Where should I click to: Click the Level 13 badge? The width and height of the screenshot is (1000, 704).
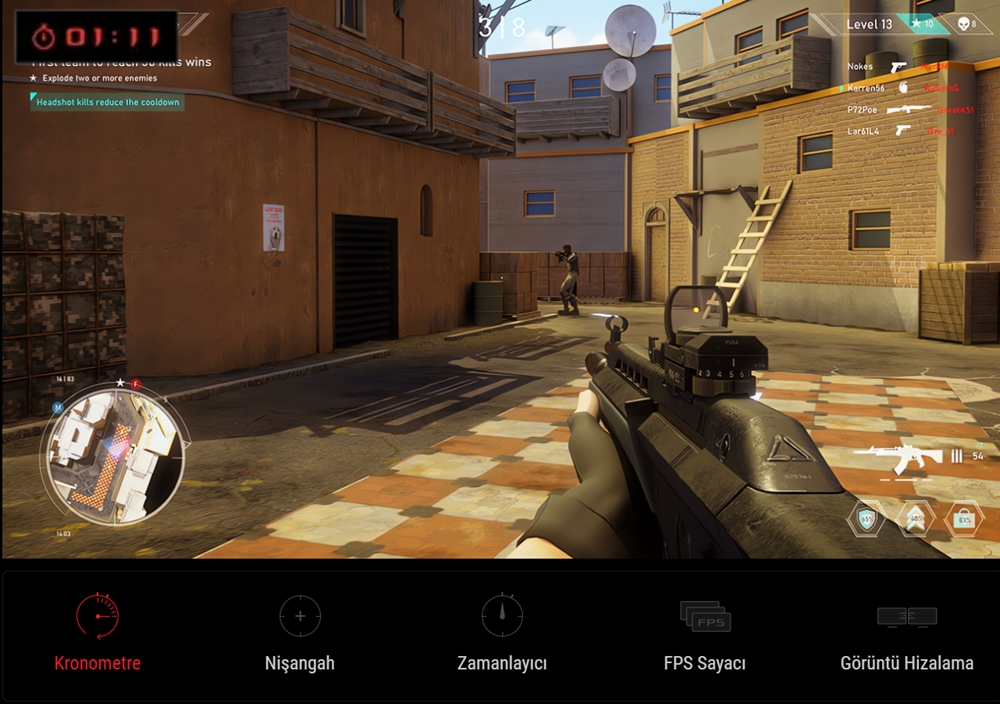pos(869,24)
